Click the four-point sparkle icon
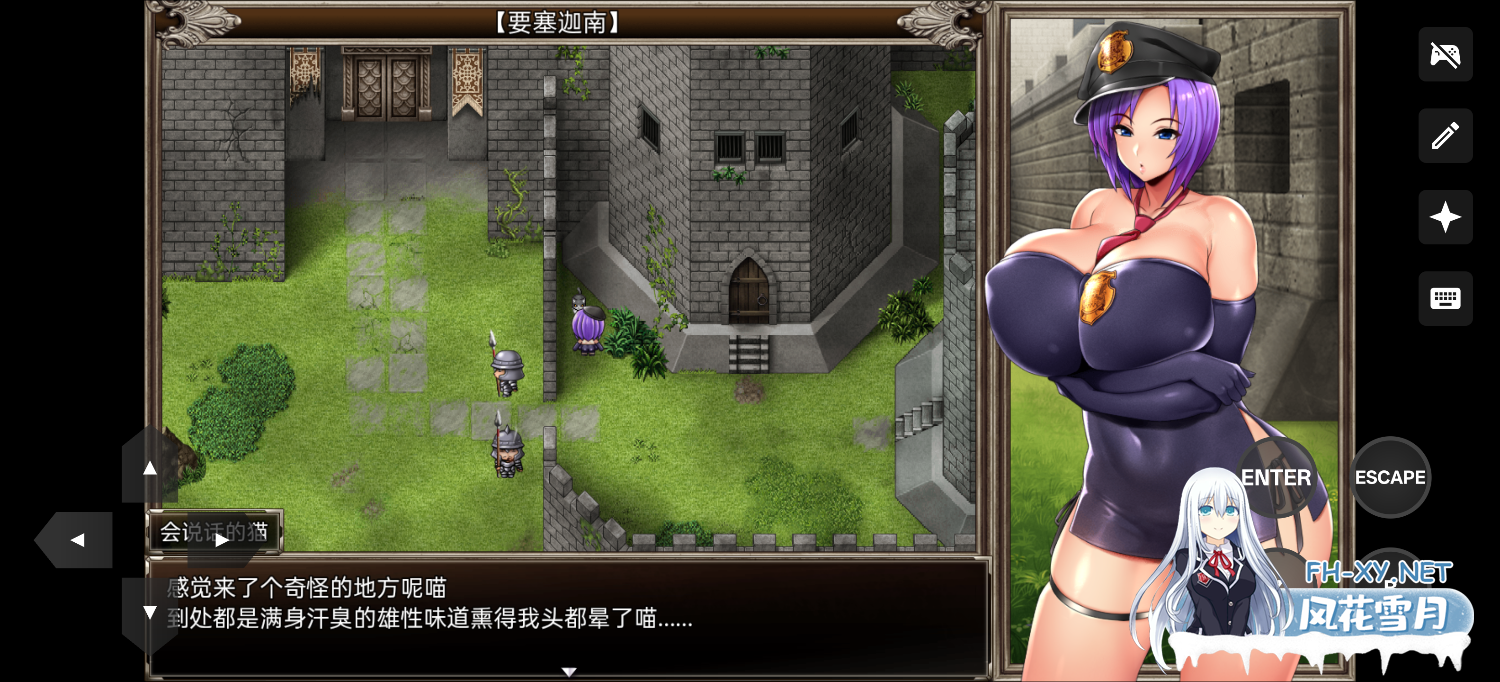The width and height of the screenshot is (1500, 682). pos(1445,217)
